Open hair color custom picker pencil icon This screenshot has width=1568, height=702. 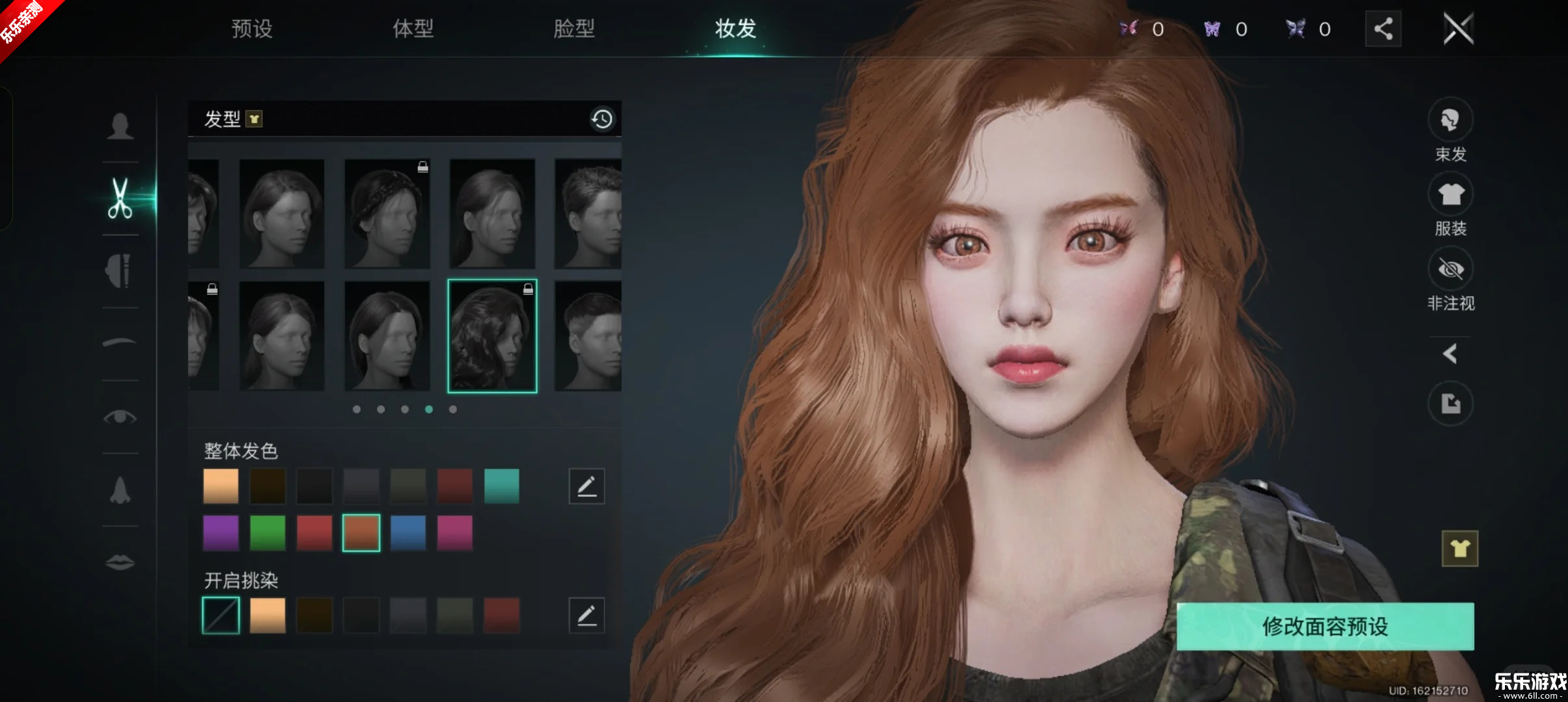pyautogui.click(x=587, y=486)
